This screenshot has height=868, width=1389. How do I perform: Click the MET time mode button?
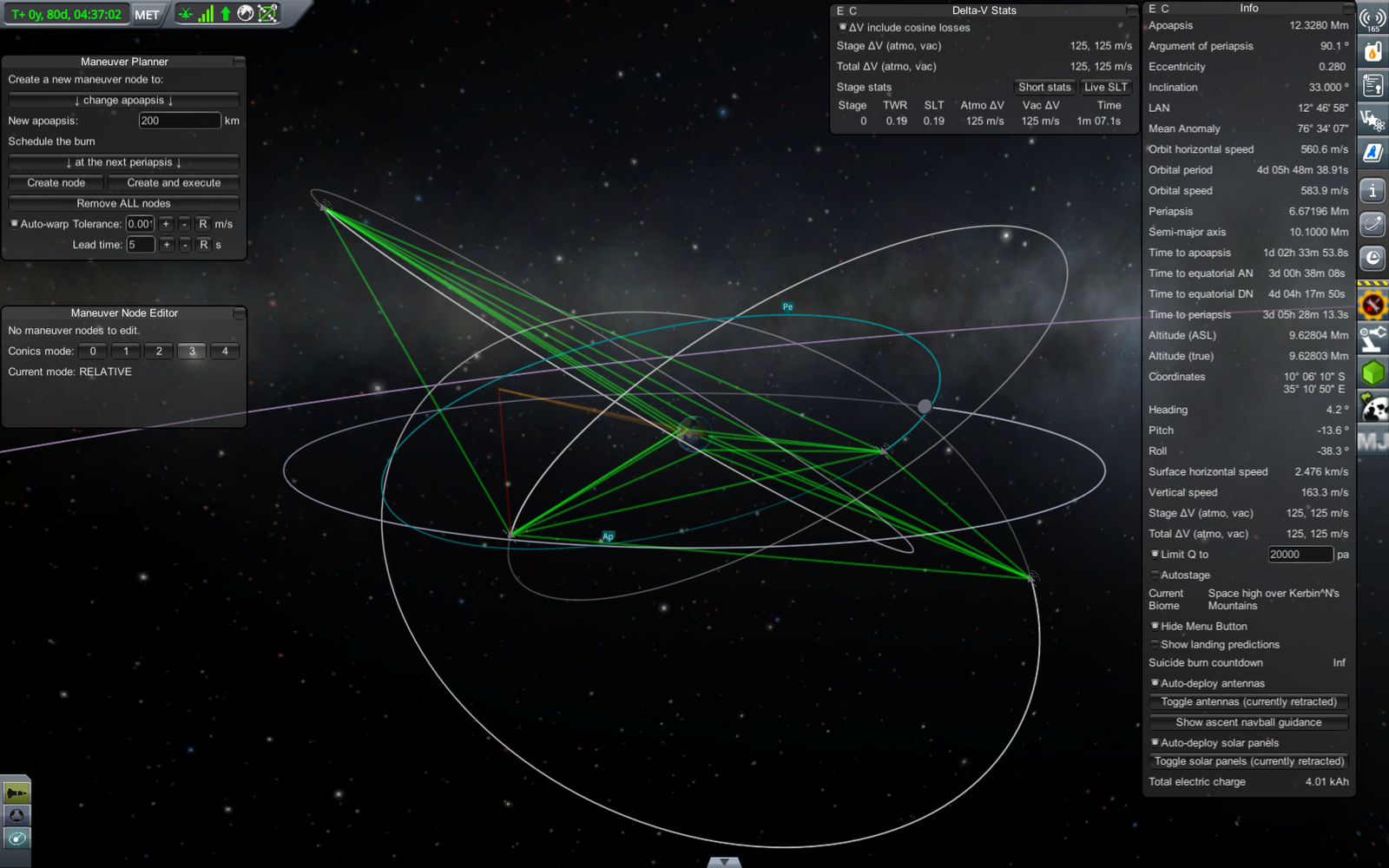pos(147,15)
